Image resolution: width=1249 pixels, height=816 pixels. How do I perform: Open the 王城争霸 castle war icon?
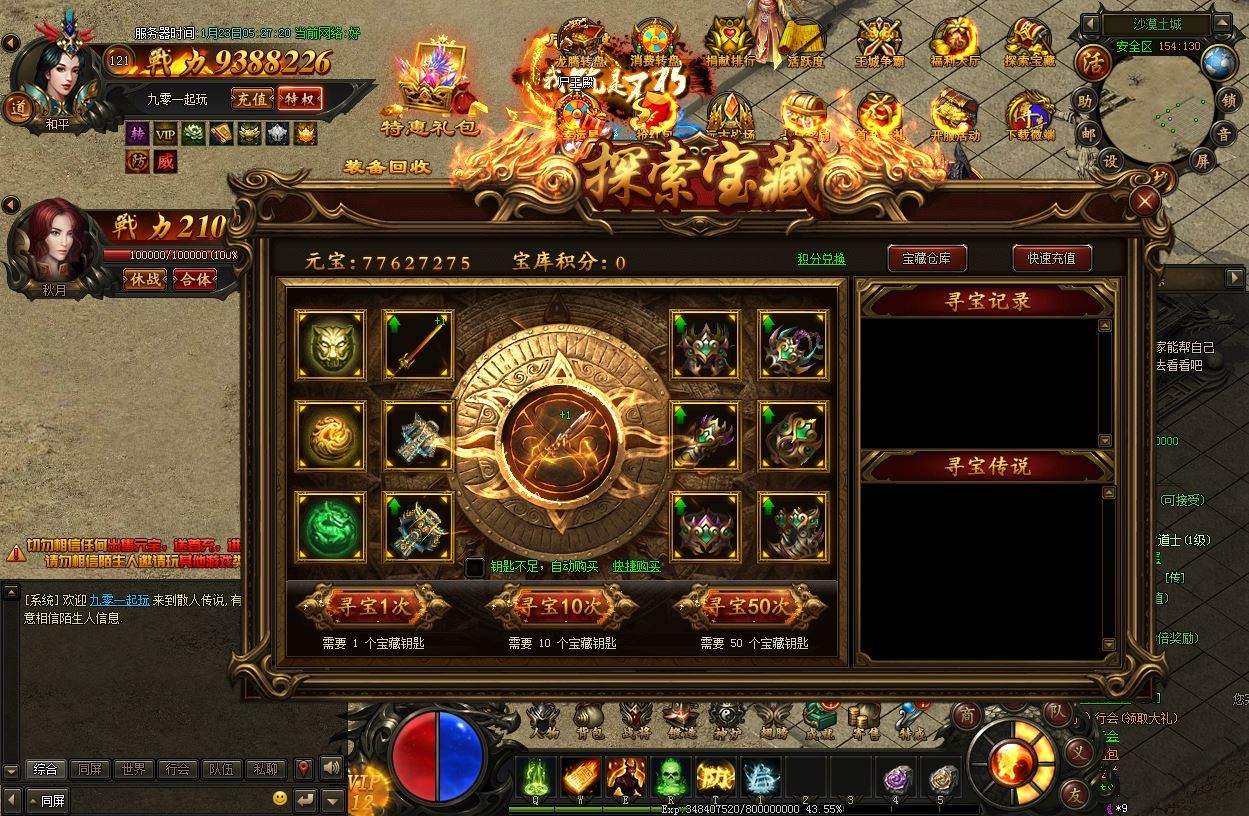click(x=878, y=42)
